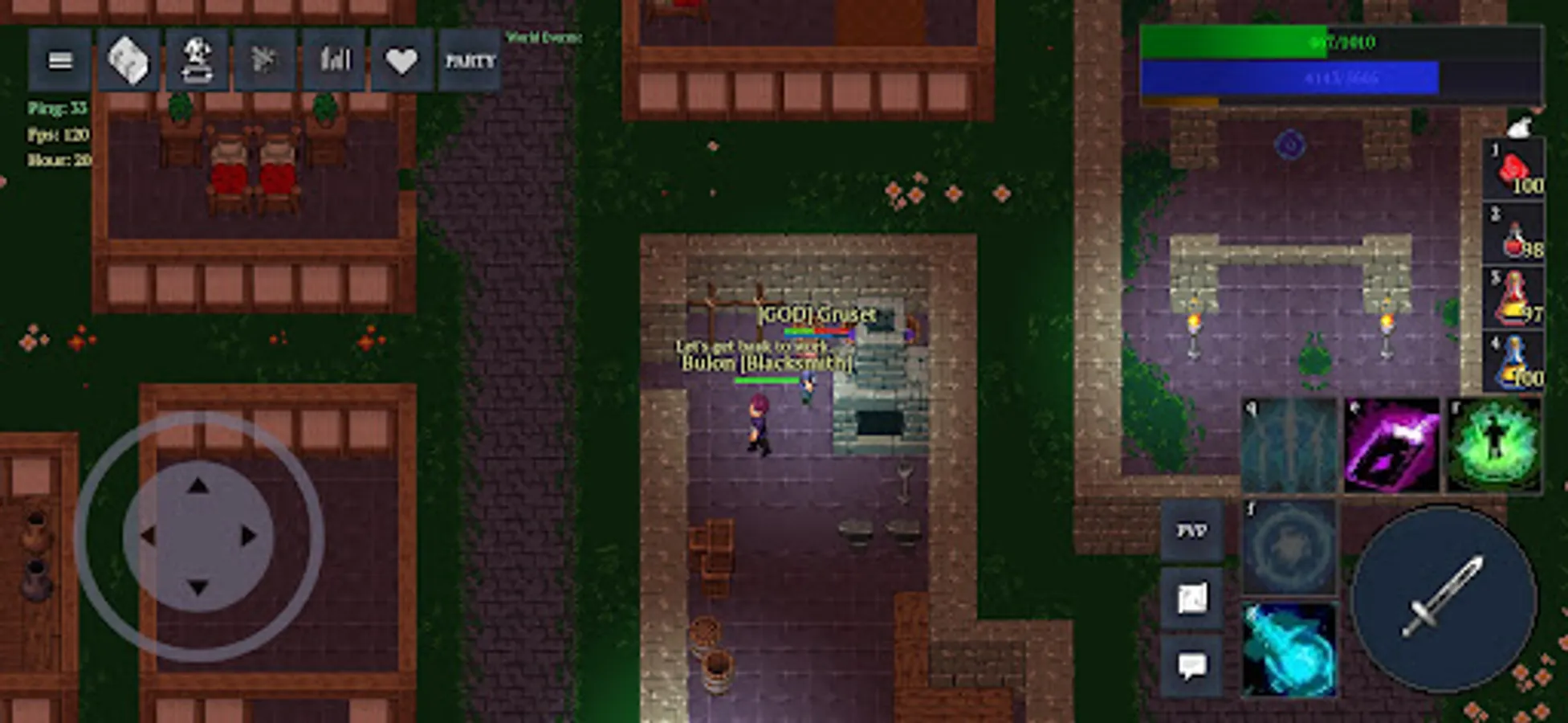1568x723 pixels.
Task: Select the skill tree icon
Action: 267,59
